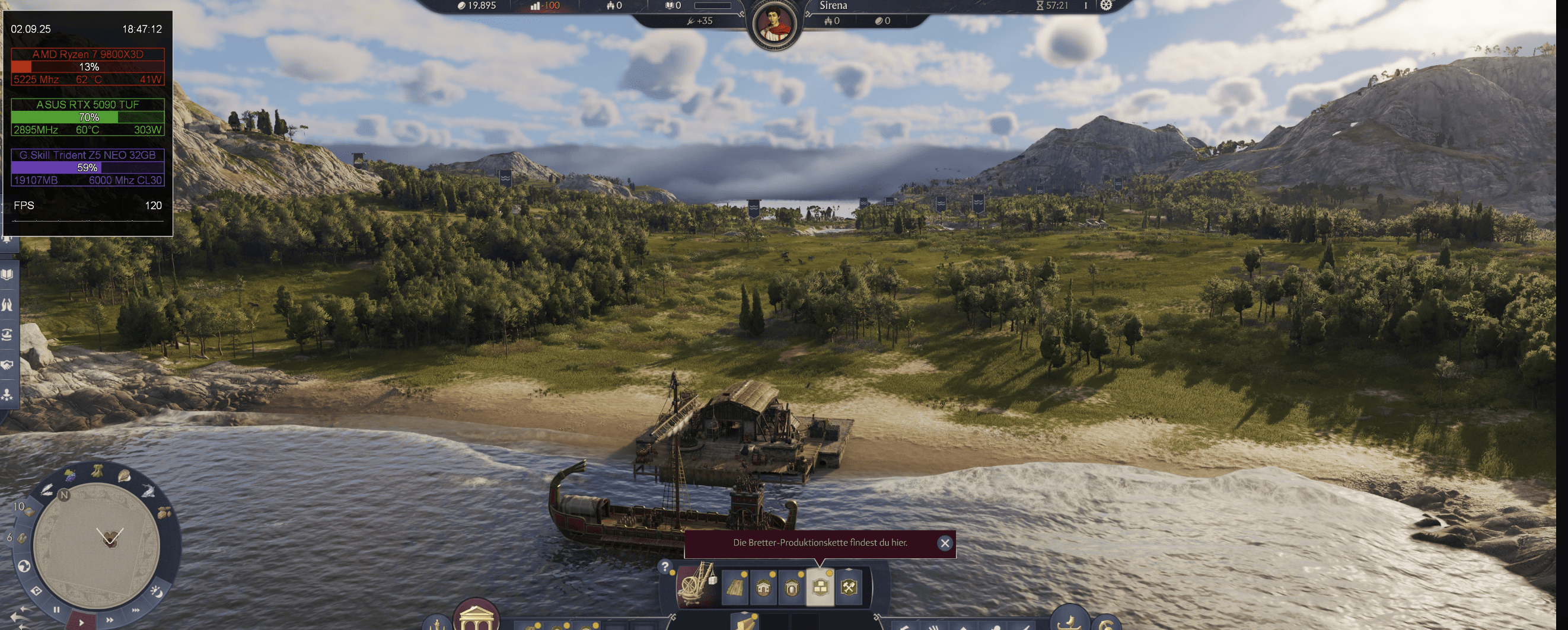Screen dimensions: 1568x630
Task: Close the Bretter-Produktionskette tooltip
Action: tap(944, 543)
